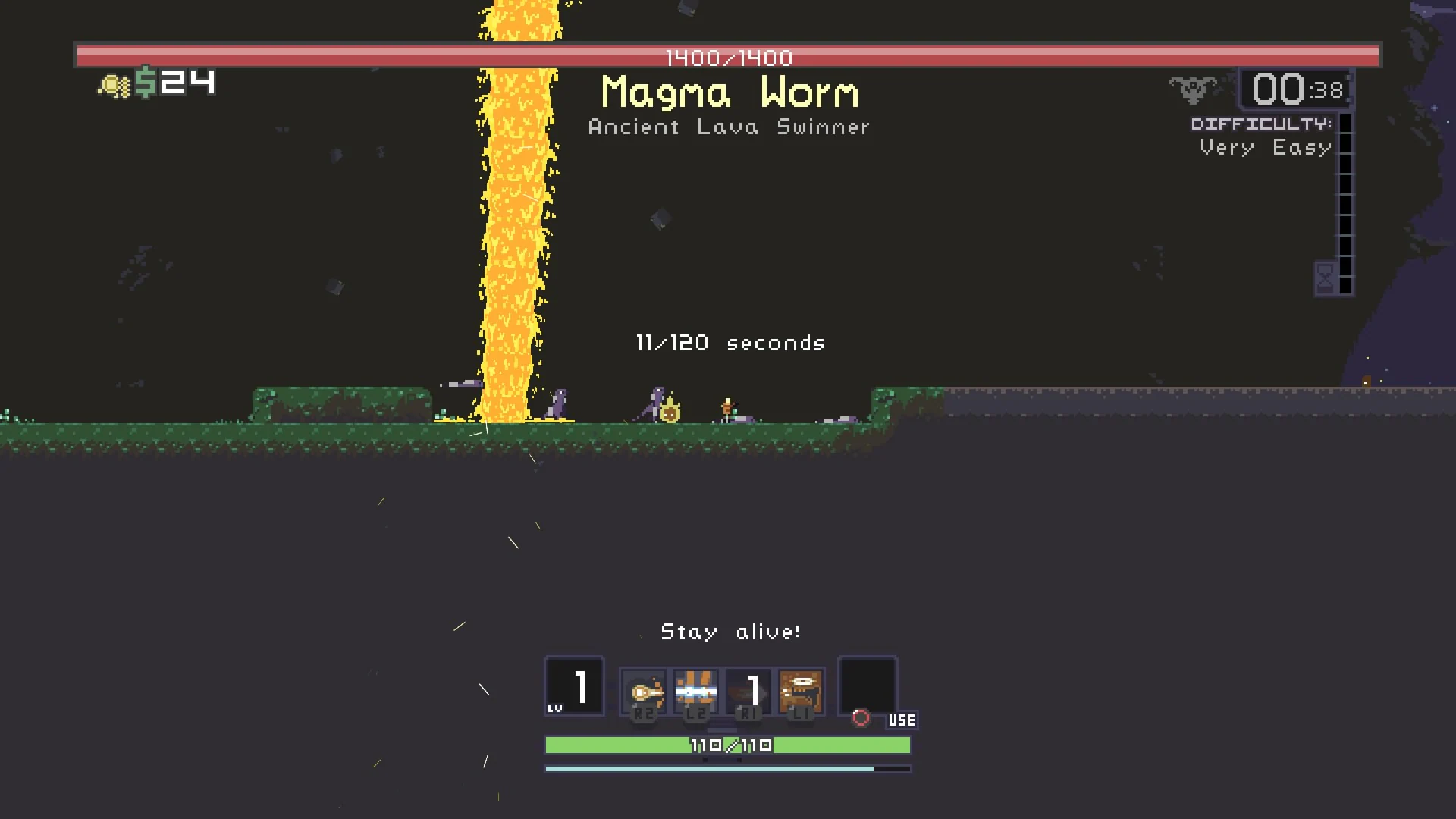This screenshot has height=819, width=1456.
Task: Fire the Suppressive Fire skill bound to L1
Action: [799, 690]
